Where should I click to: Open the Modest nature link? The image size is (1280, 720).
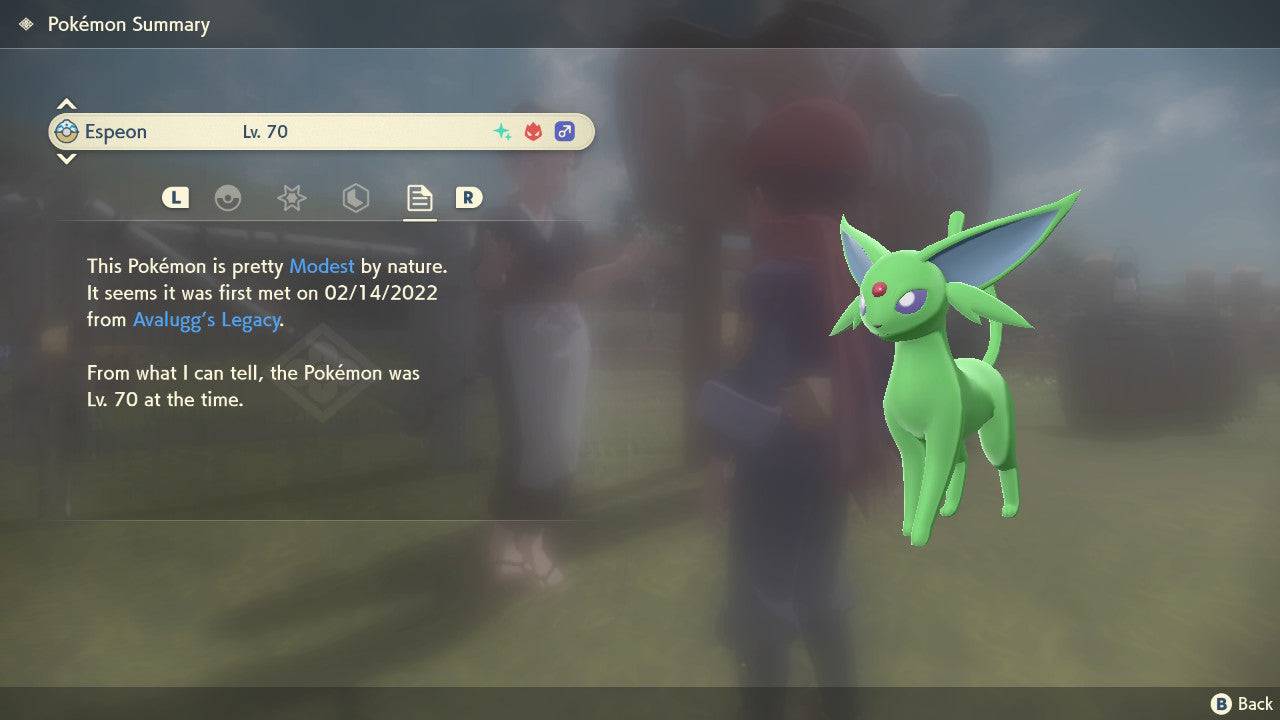(321, 266)
